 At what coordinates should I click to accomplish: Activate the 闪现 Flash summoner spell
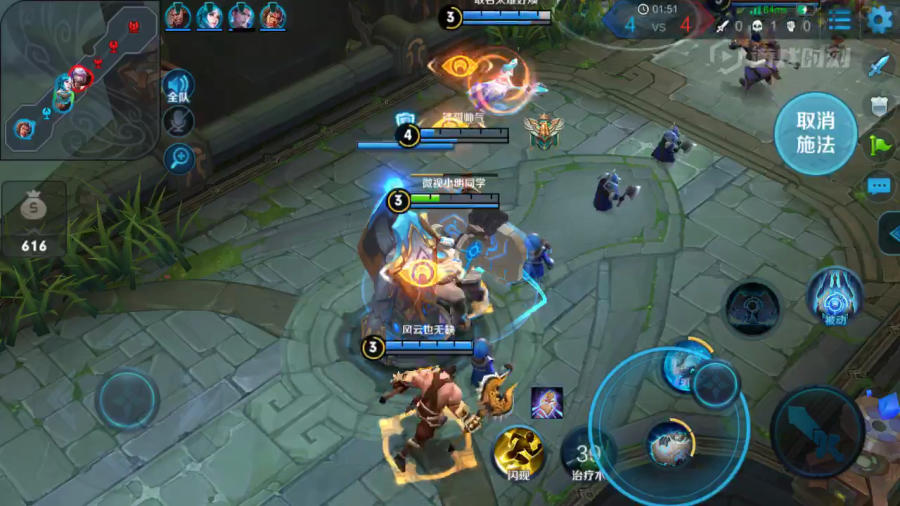pos(519,451)
